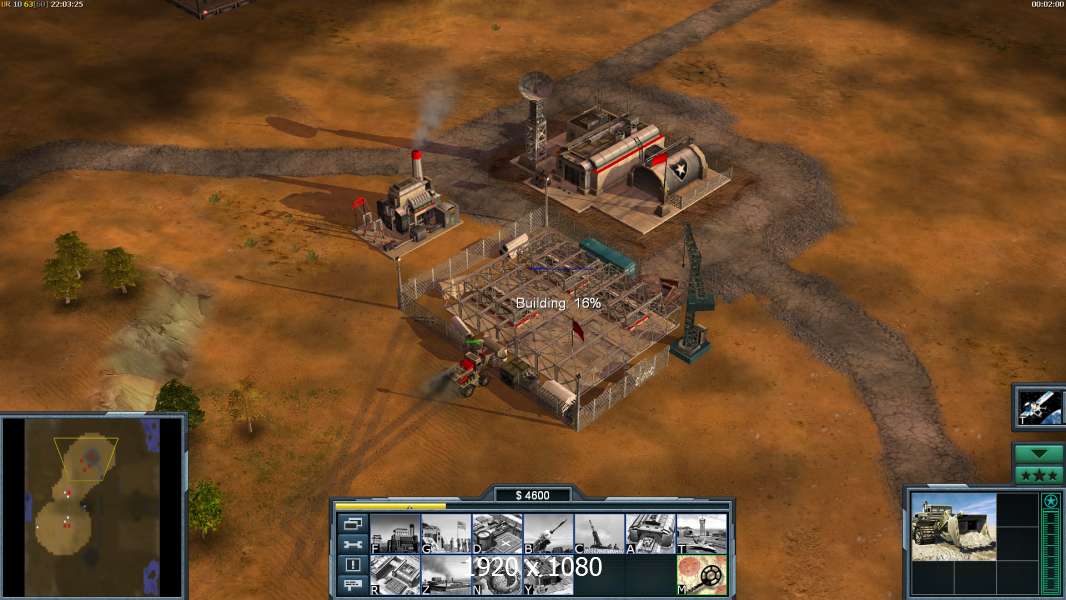The width and height of the screenshot is (1066, 600).
Task: Select the build icon with hotkey R
Action: pyautogui.click(x=395, y=575)
